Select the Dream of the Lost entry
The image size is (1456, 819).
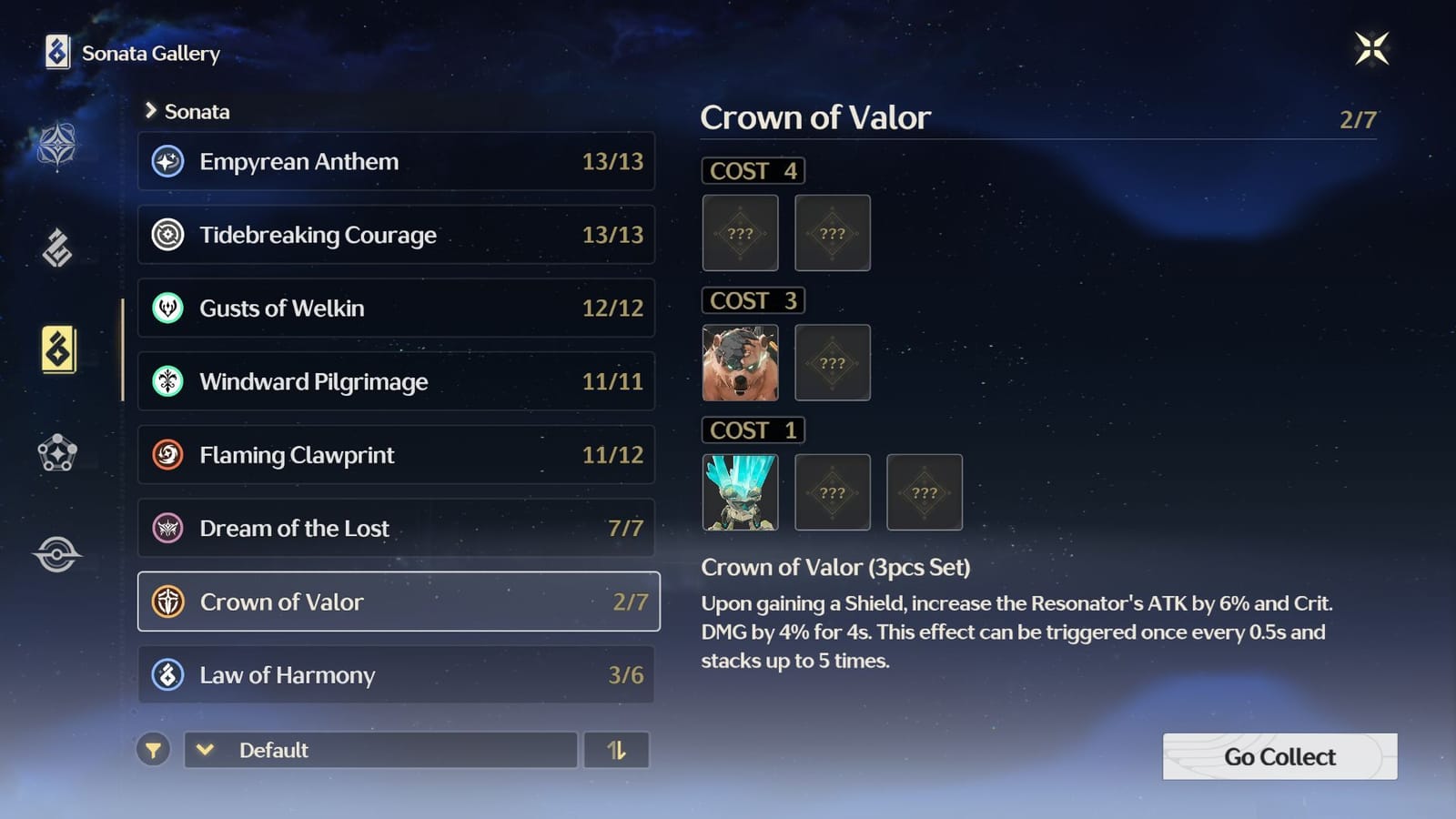point(396,528)
